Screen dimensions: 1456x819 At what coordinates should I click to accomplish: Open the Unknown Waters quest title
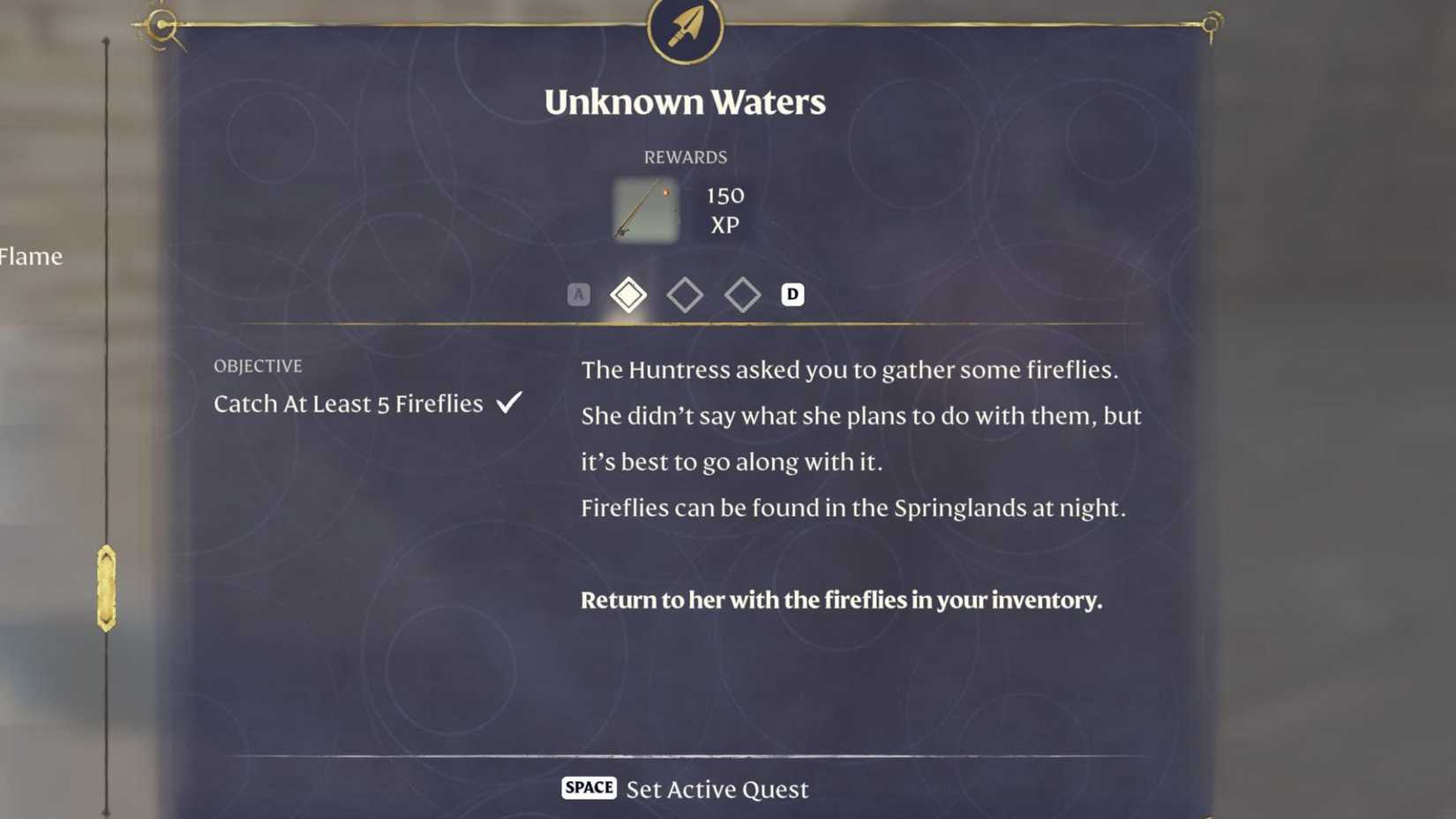(686, 101)
